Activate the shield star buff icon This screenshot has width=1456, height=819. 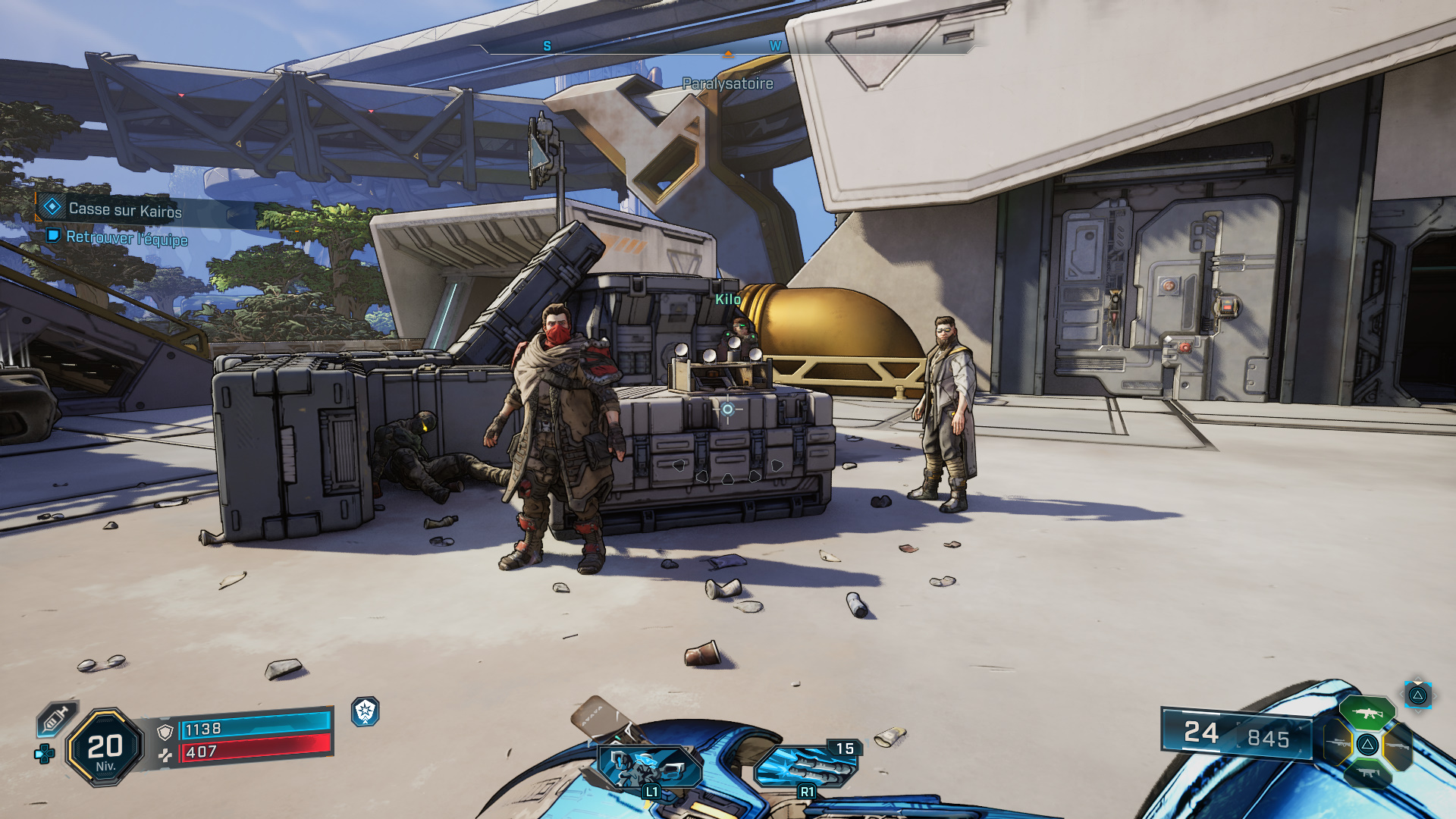coord(366,711)
